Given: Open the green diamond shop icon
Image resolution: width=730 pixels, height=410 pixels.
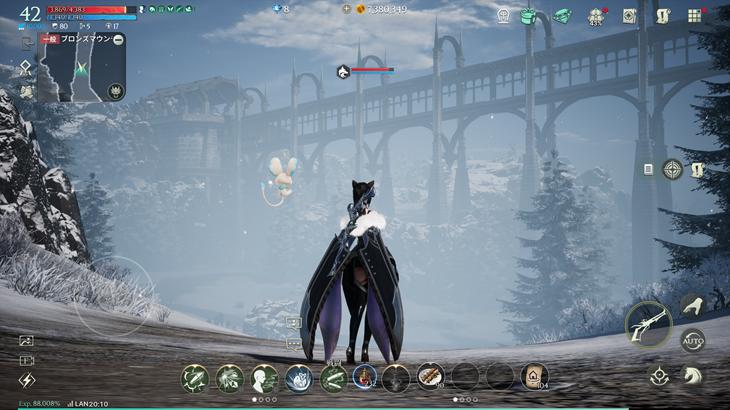Looking at the screenshot, I should pyautogui.click(x=562, y=16).
